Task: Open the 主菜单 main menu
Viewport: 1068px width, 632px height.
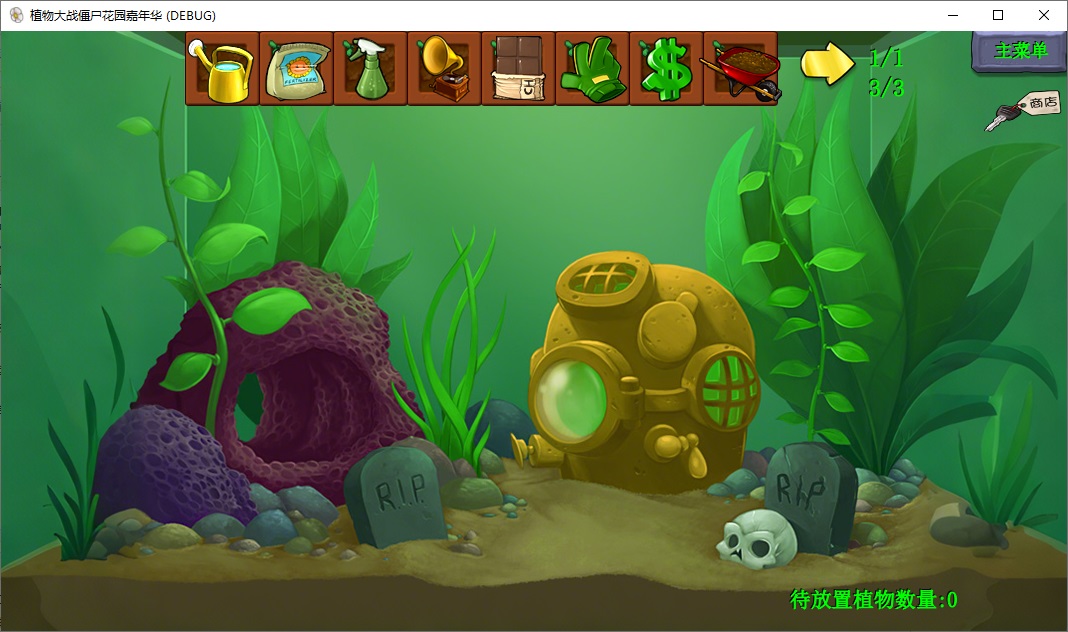Action: point(1020,51)
